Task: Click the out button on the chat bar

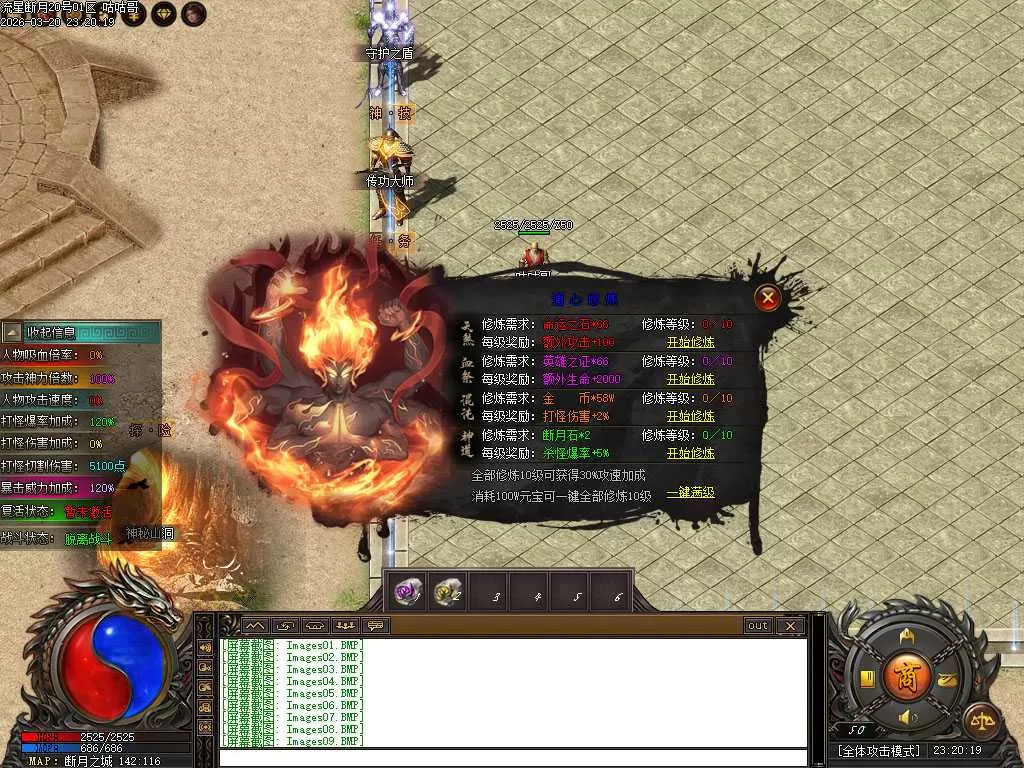Action: 758,626
